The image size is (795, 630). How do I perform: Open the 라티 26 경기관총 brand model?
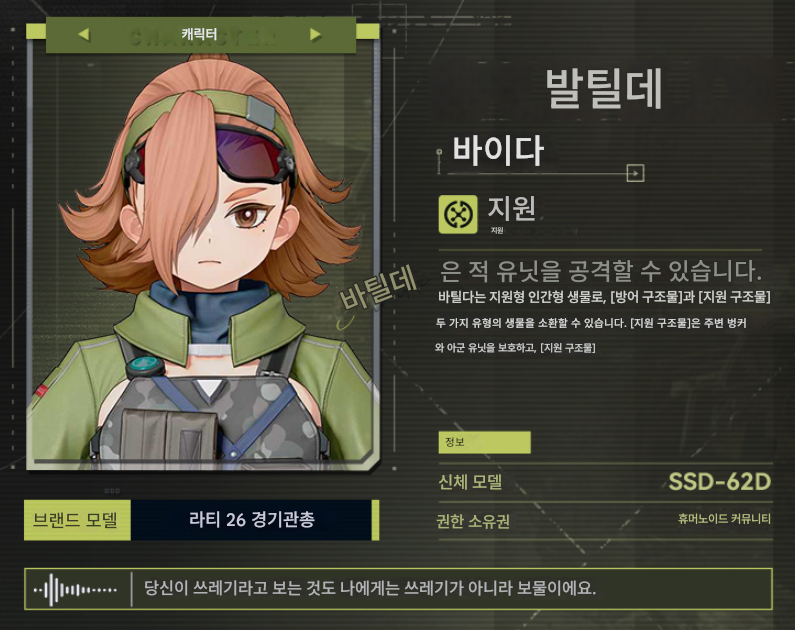(252, 520)
